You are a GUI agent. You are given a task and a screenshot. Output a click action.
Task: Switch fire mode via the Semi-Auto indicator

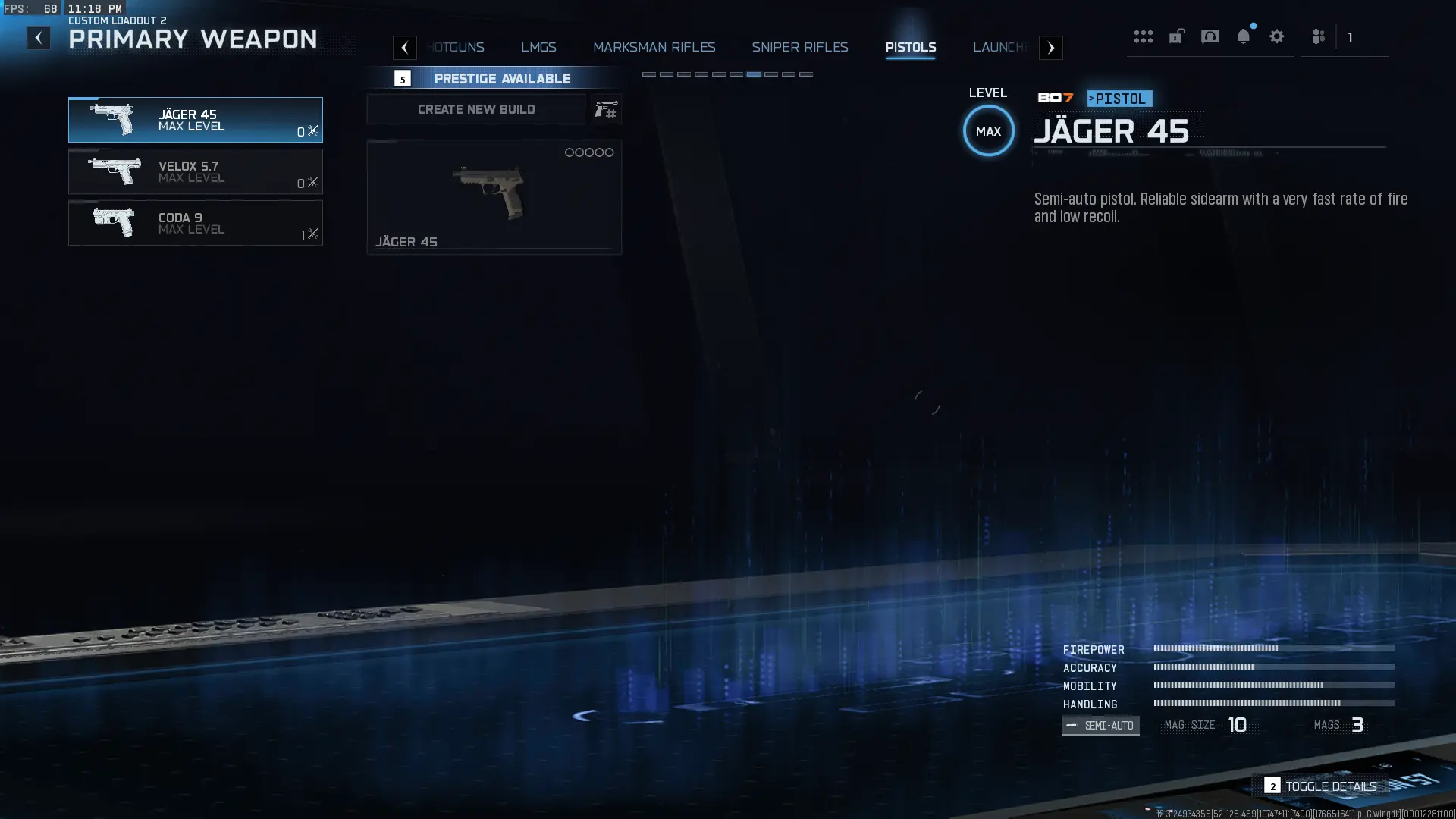pos(1100,725)
